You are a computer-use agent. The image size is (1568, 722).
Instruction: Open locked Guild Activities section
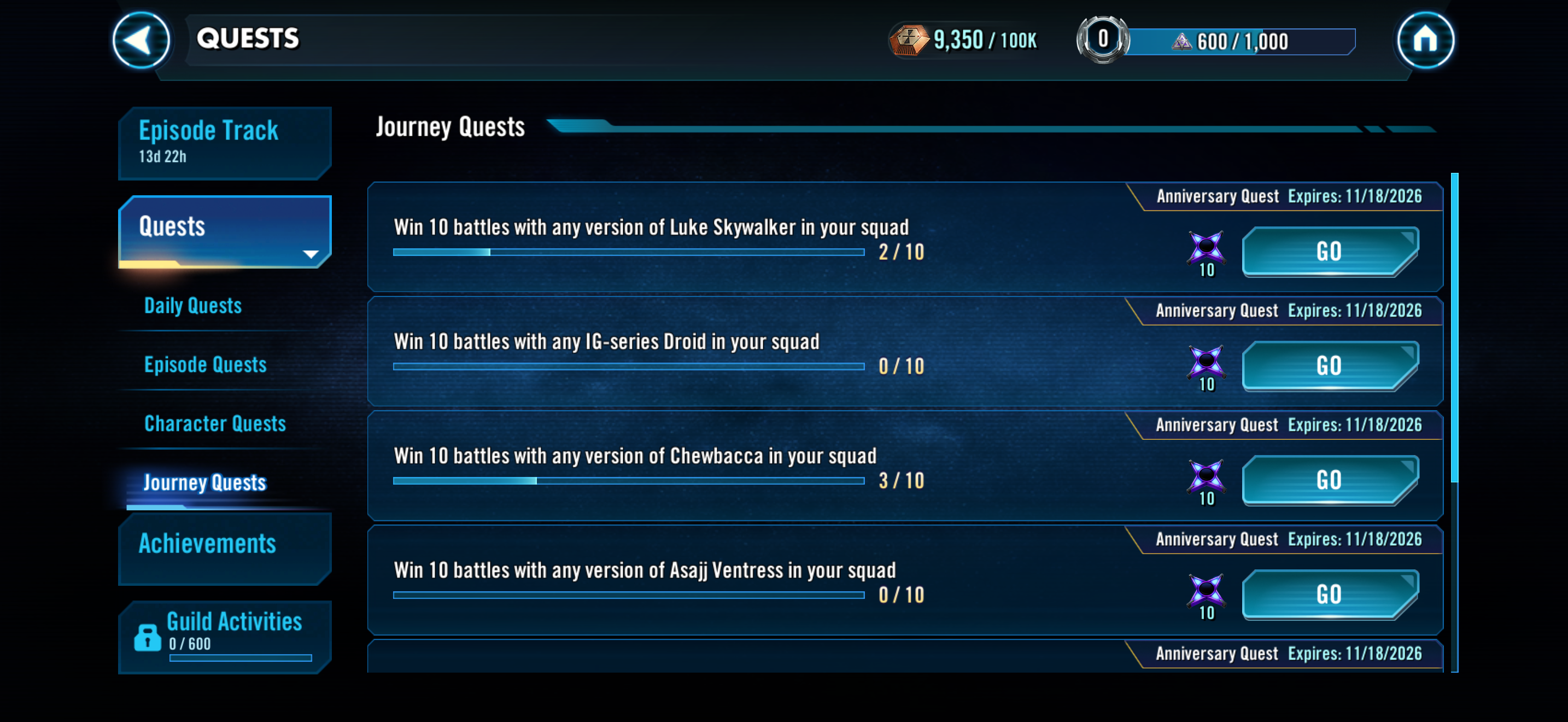[225, 636]
